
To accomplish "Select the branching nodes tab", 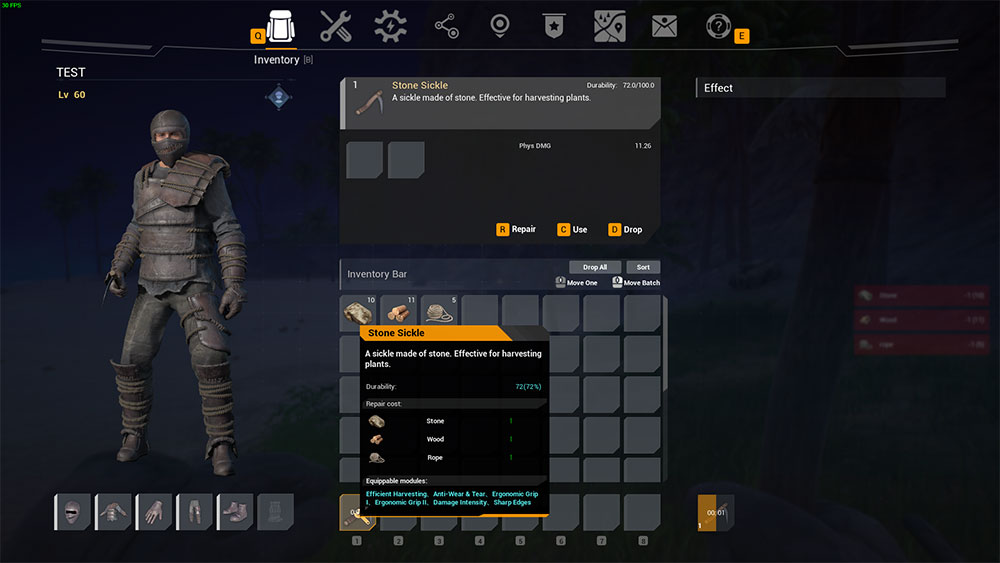I will tap(446, 27).
